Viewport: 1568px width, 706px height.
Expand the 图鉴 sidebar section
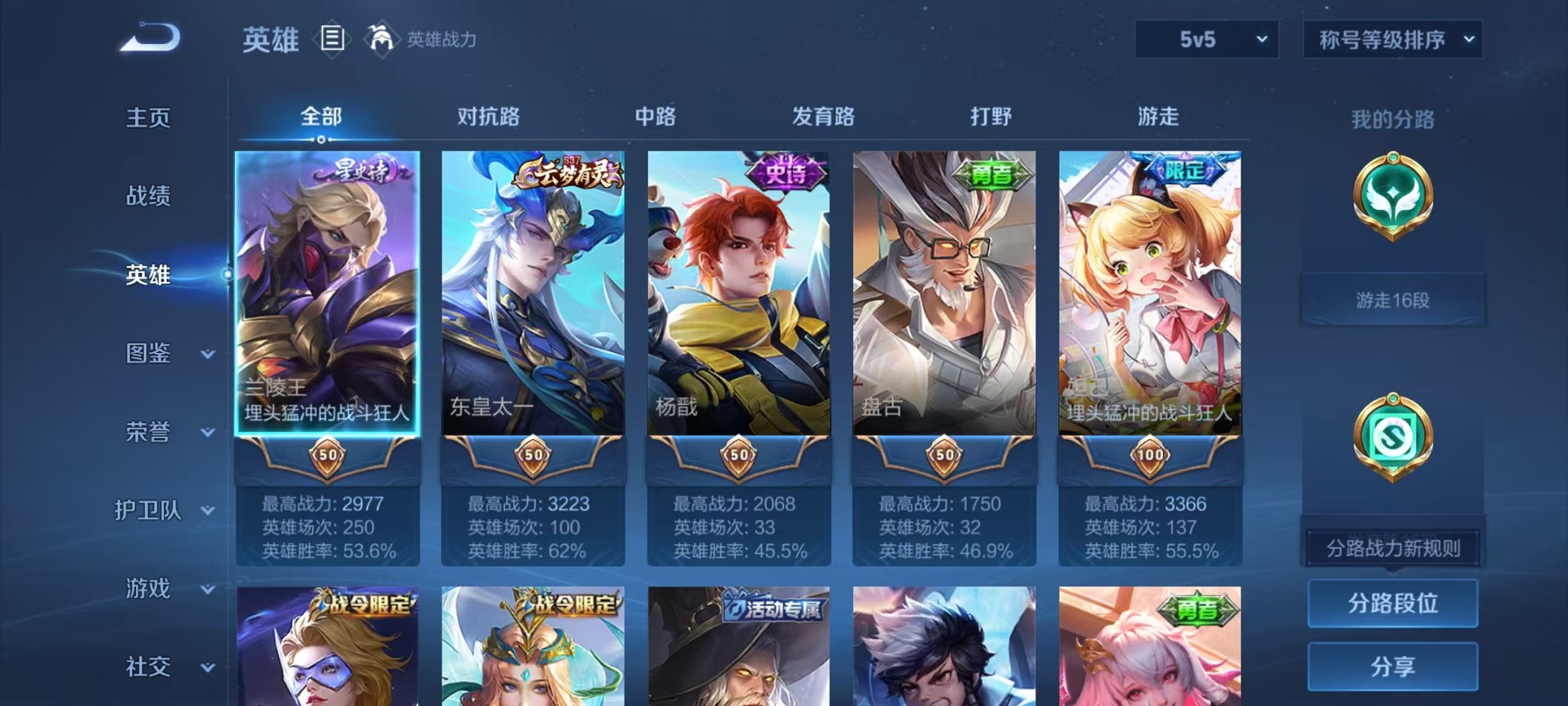pyautogui.click(x=151, y=354)
